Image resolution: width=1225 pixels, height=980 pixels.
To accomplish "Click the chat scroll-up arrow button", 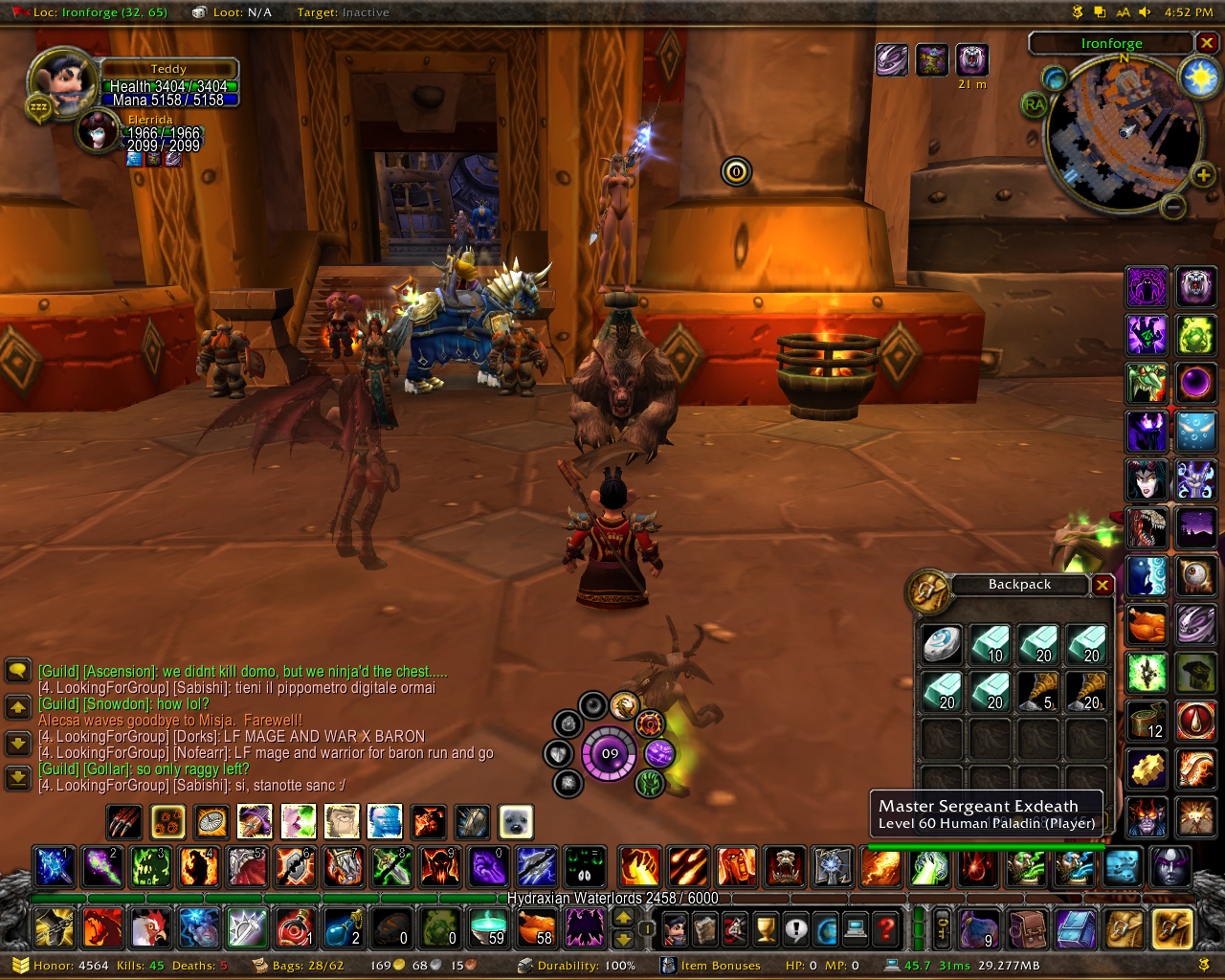I will [18, 707].
